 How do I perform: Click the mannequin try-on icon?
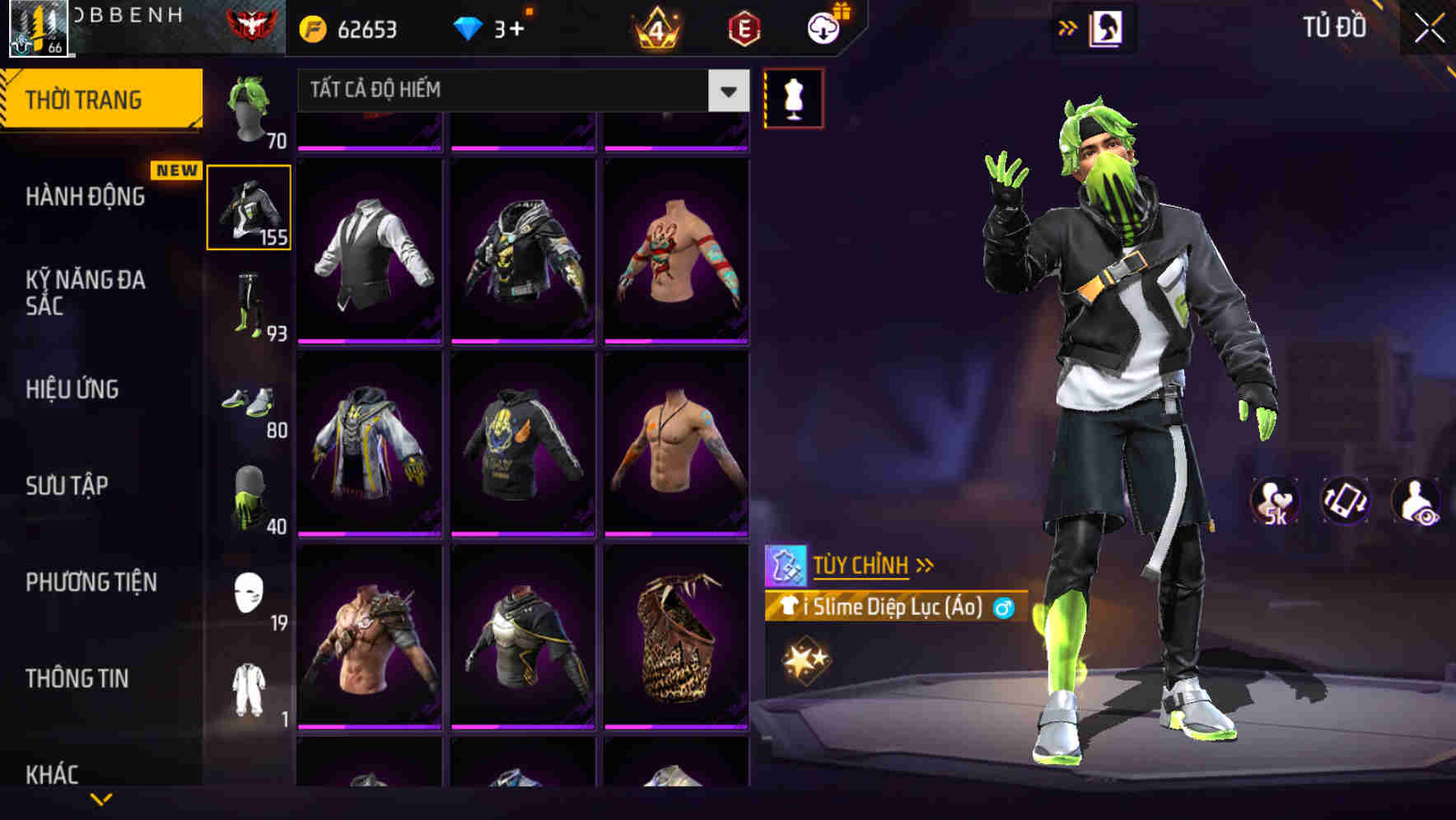pyautogui.click(x=793, y=98)
